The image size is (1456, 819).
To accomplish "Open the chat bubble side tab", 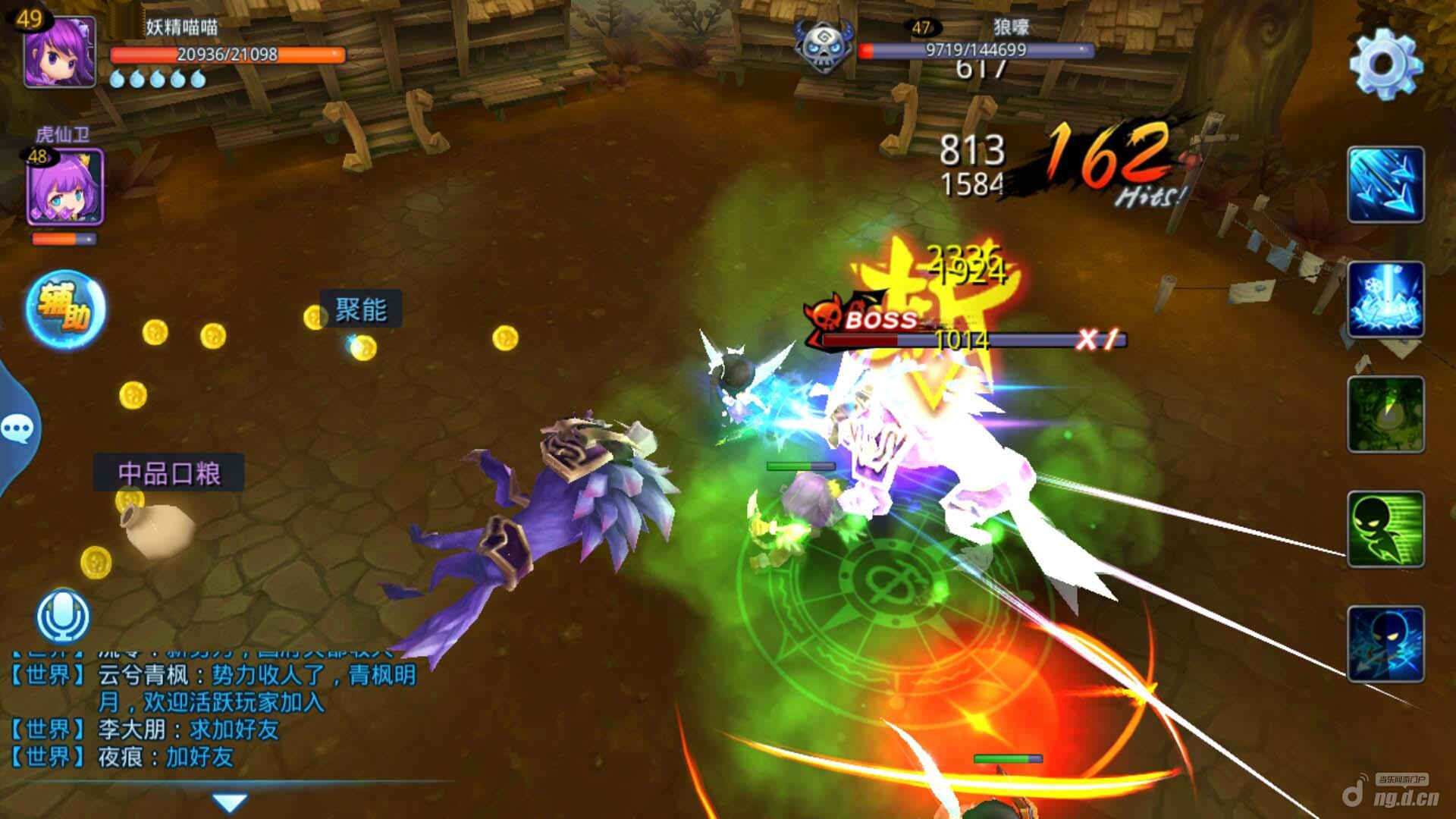I will pyautogui.click(x=18, y=430).
